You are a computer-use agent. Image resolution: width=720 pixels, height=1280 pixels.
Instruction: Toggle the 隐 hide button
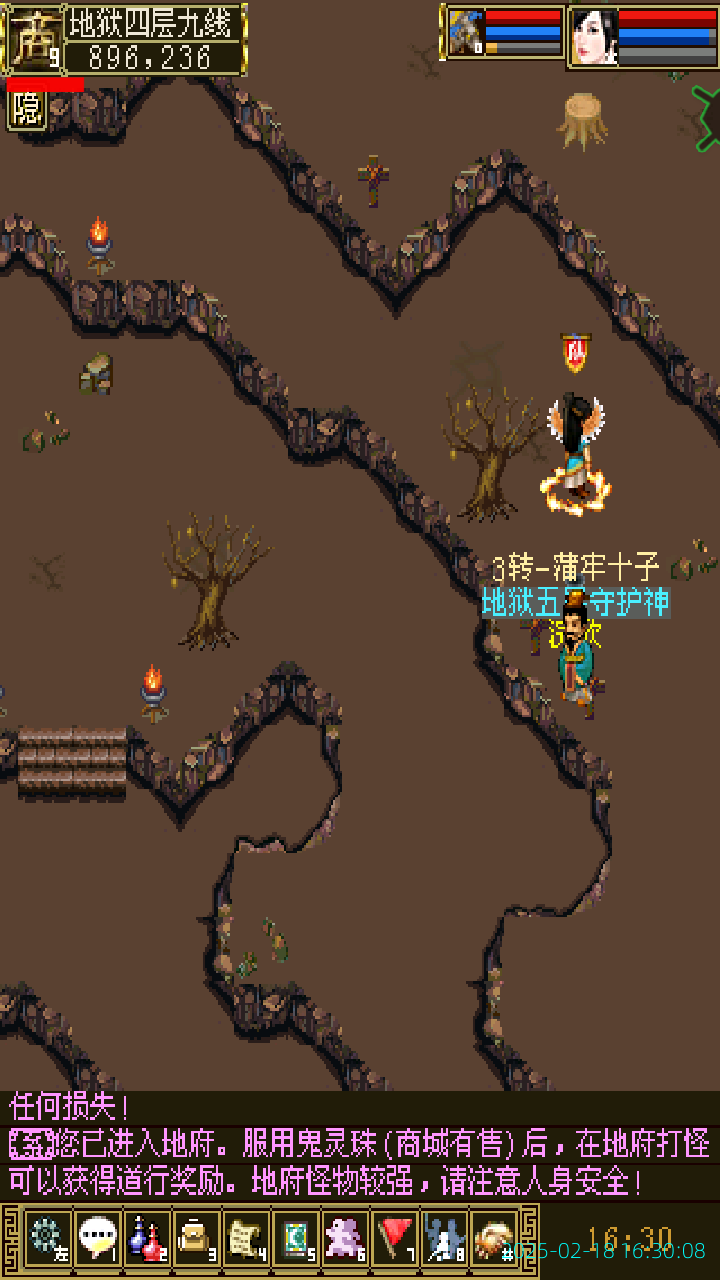pyautogui.click(x=27, y=109)
